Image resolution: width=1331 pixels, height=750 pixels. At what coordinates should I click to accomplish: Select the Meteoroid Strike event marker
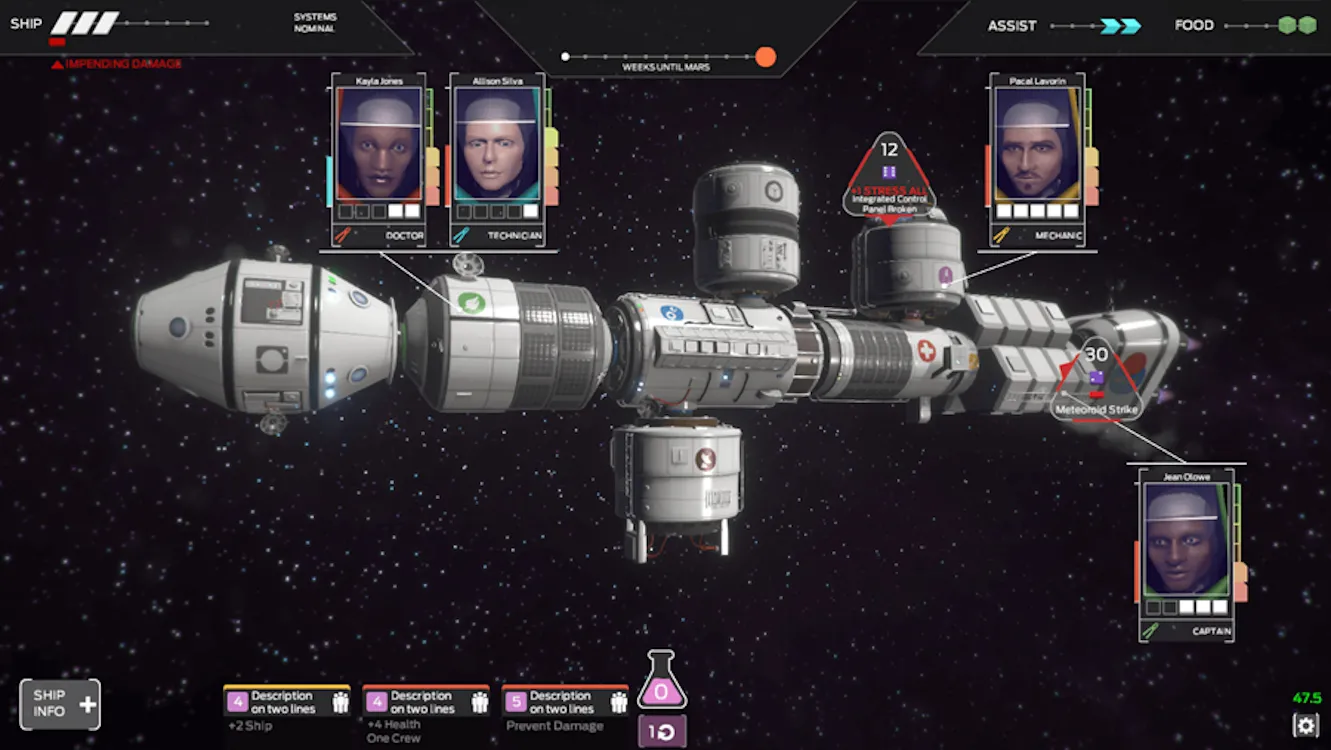[x=1097, y=383]
